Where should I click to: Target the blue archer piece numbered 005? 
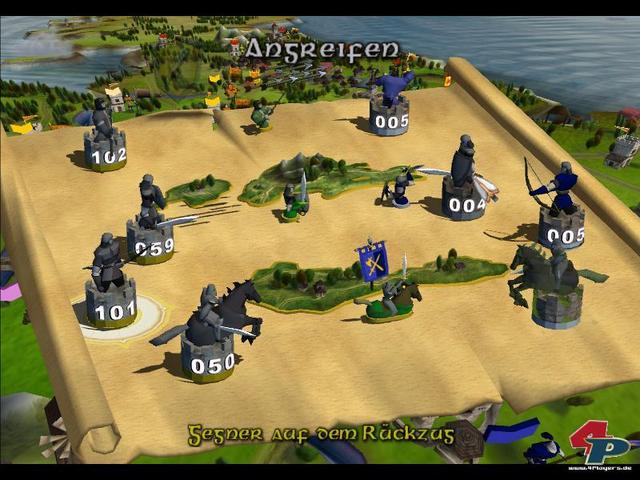(x=561, y=215)
